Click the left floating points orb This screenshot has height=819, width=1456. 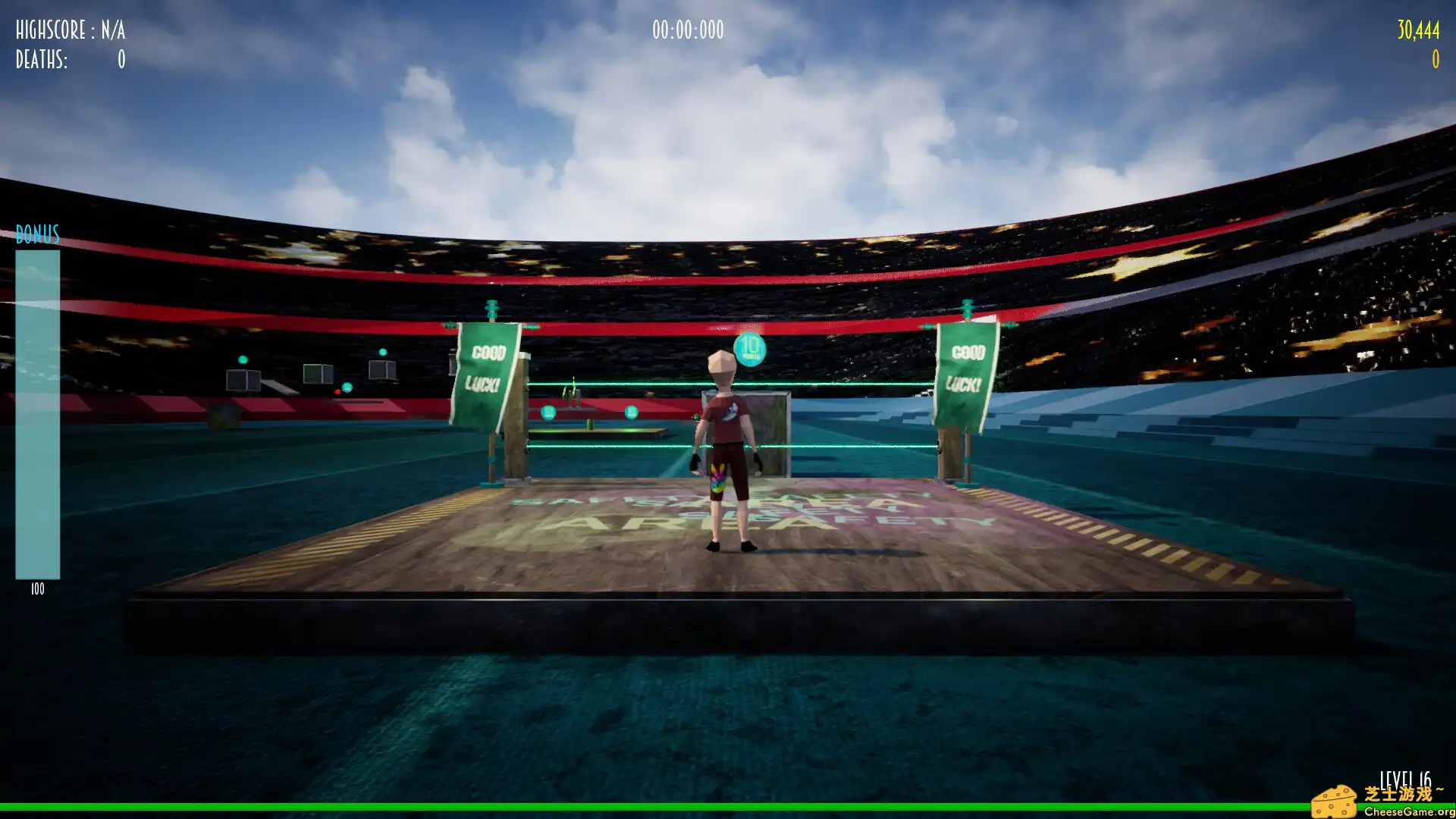point(548,413)
